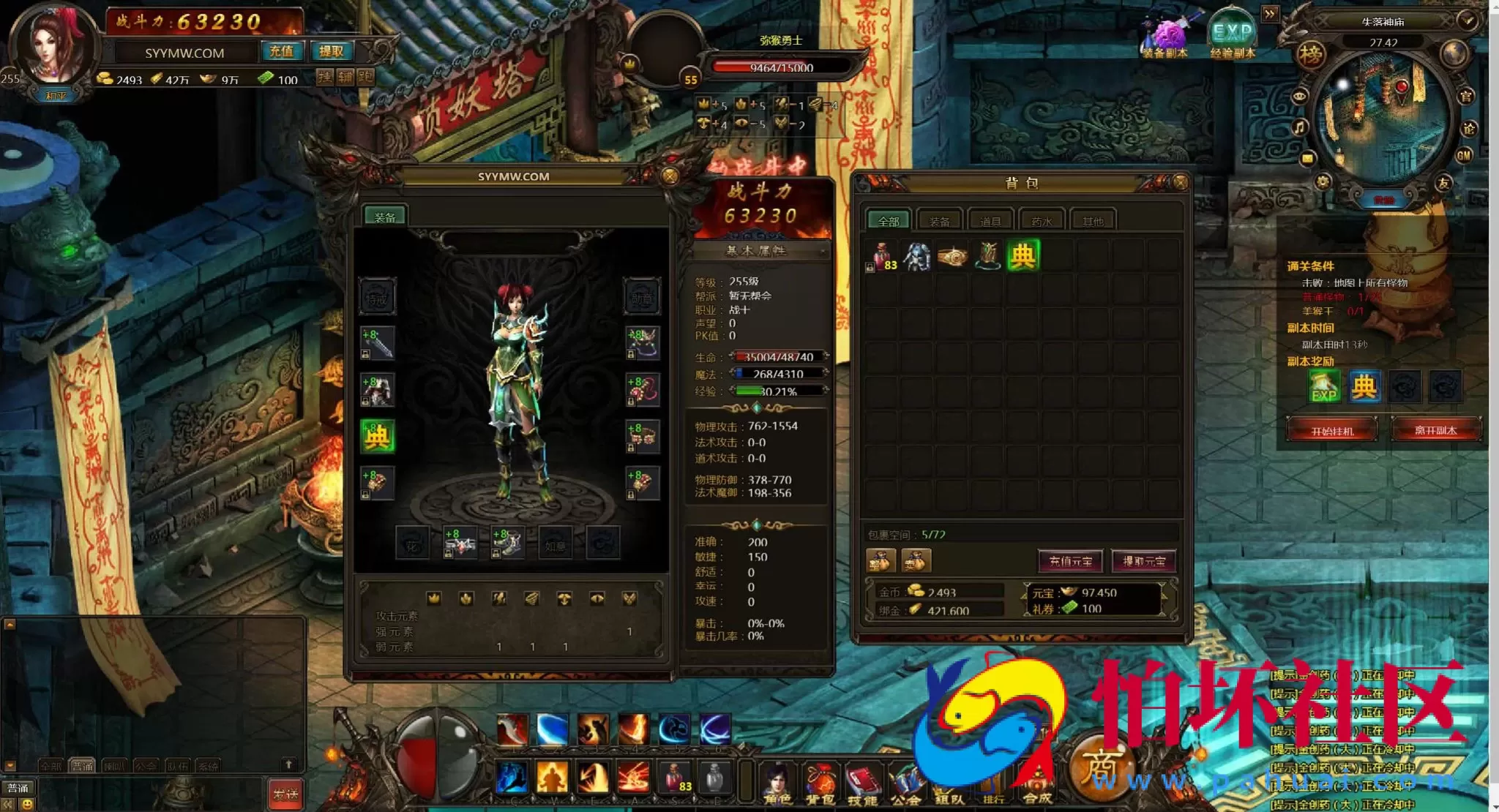Image resolution: width=1499 pixels, height=812 pixels.
Task: Close the character equipment panel
Action: click(x=669, y=176)
